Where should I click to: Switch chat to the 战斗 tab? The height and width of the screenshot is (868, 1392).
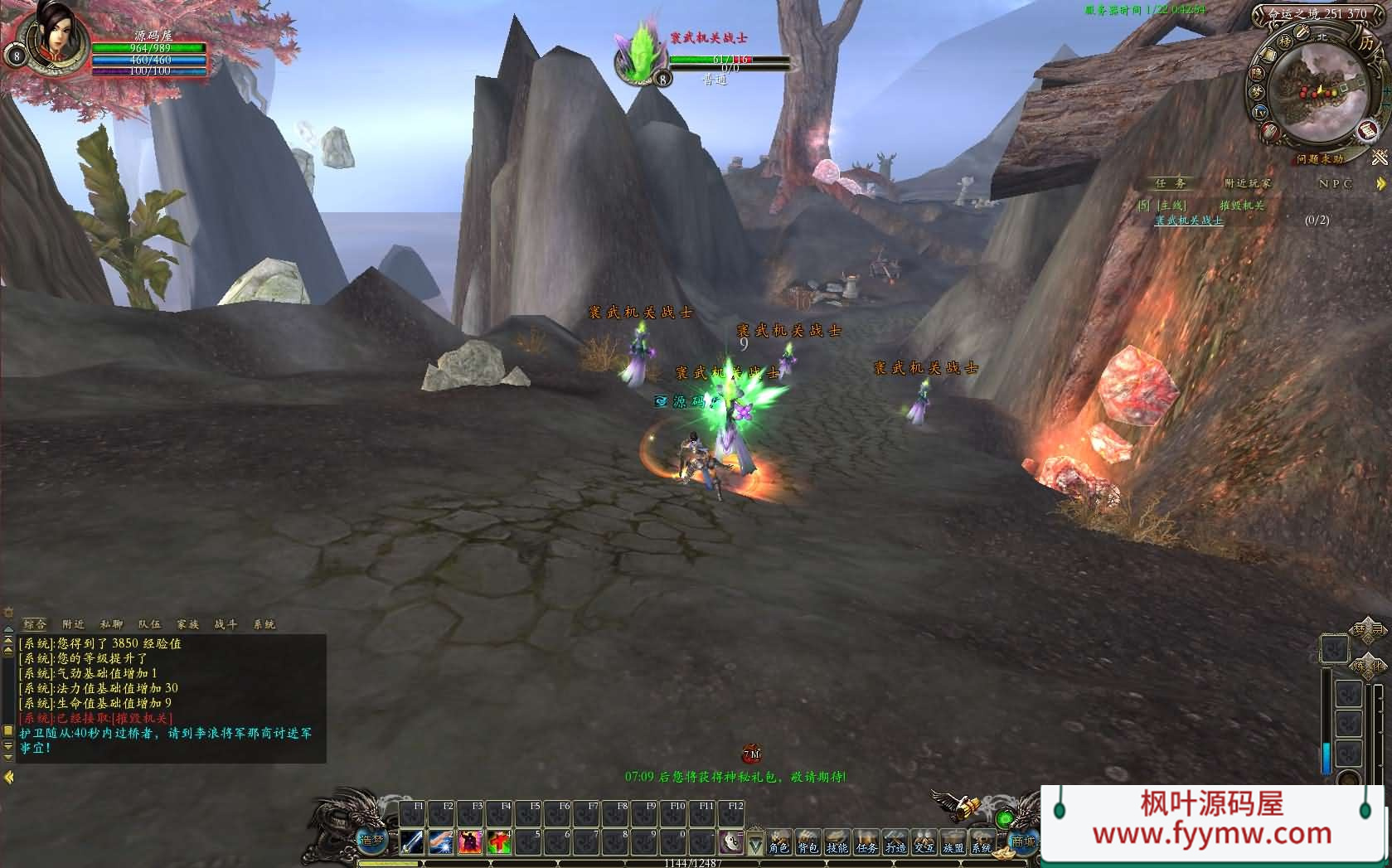click(226, 624)
